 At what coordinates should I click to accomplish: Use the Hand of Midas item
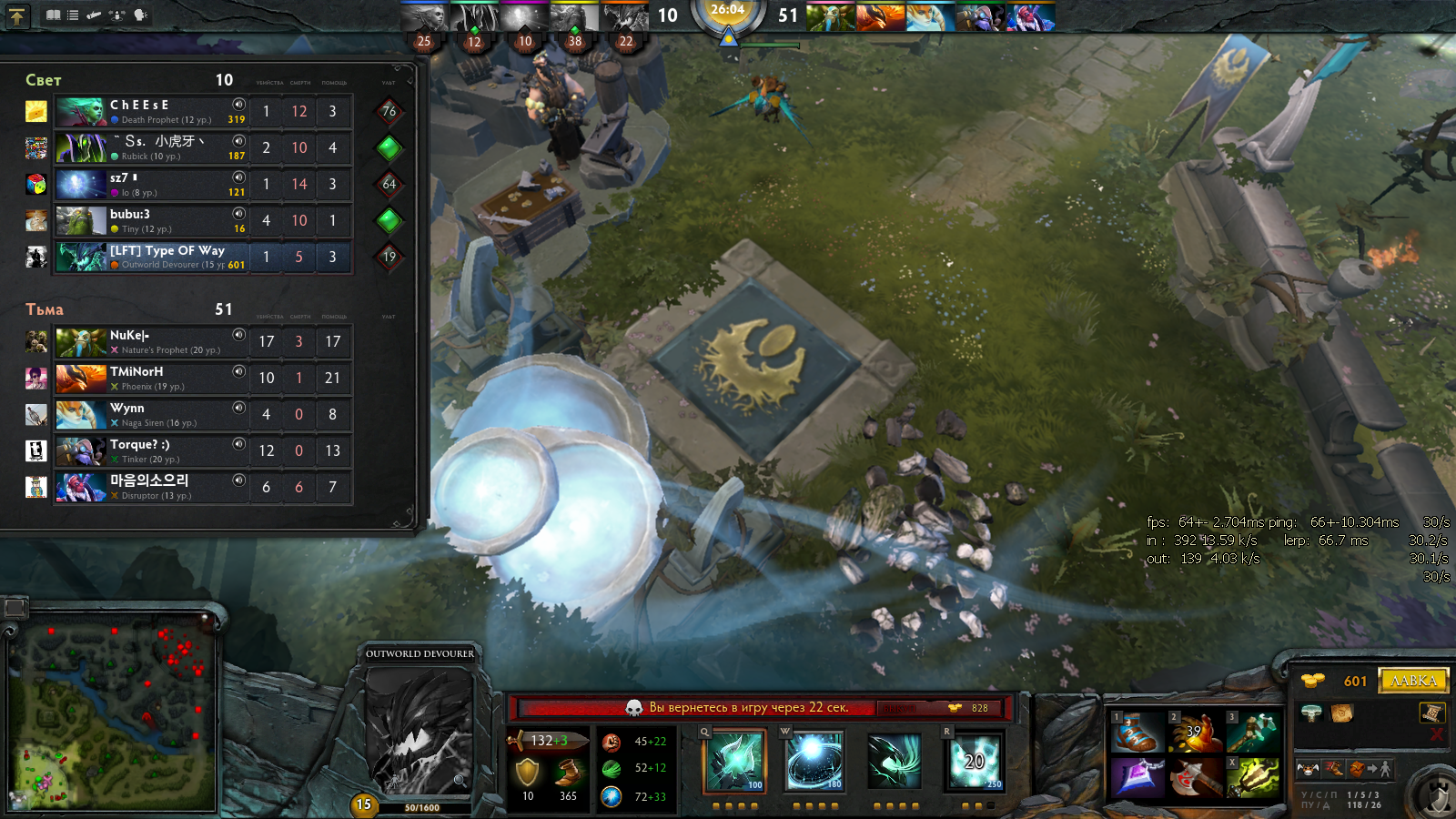[x=1195, y=733]
